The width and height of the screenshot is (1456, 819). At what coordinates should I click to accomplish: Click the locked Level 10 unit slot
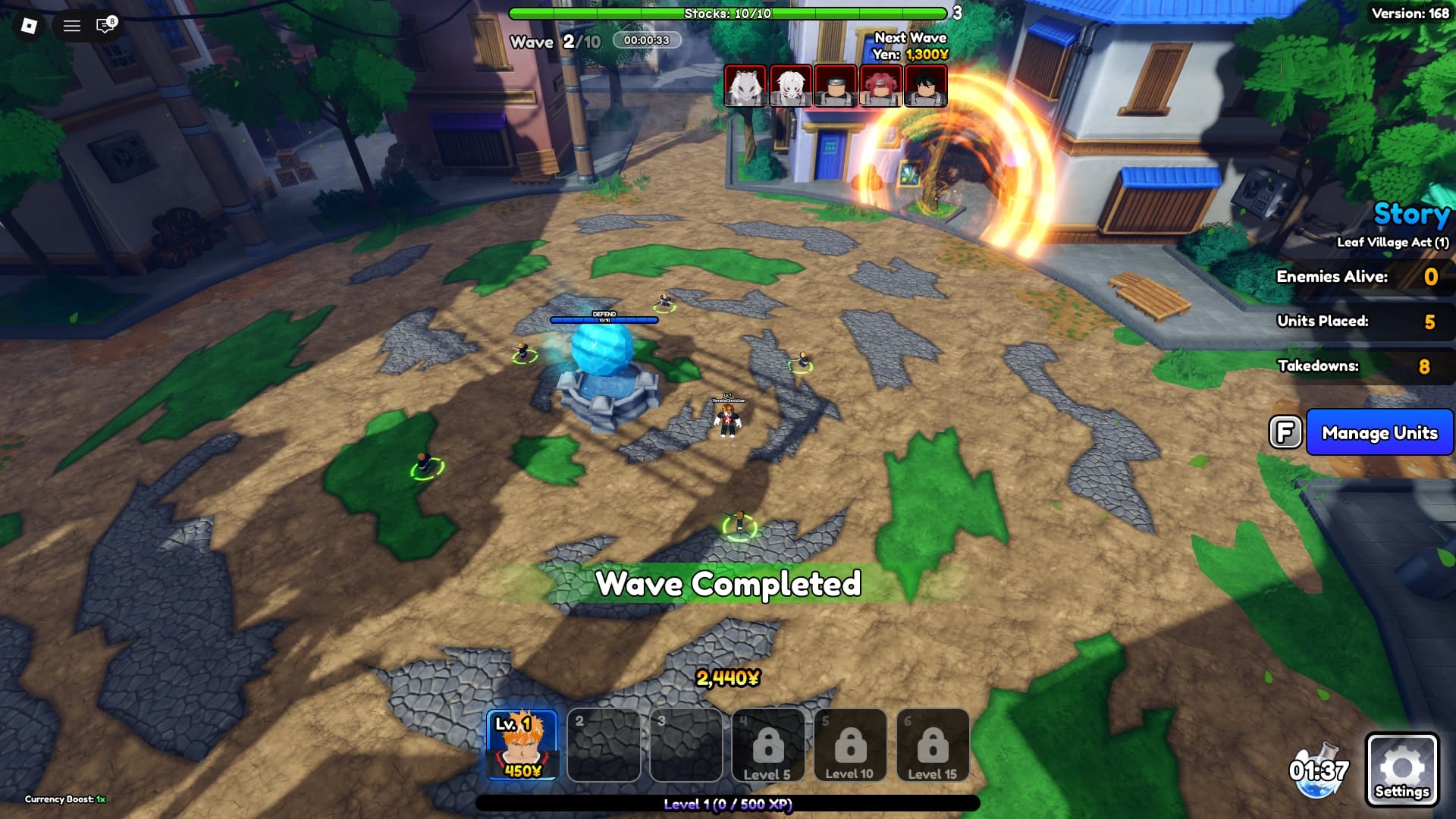click(849, 745)
